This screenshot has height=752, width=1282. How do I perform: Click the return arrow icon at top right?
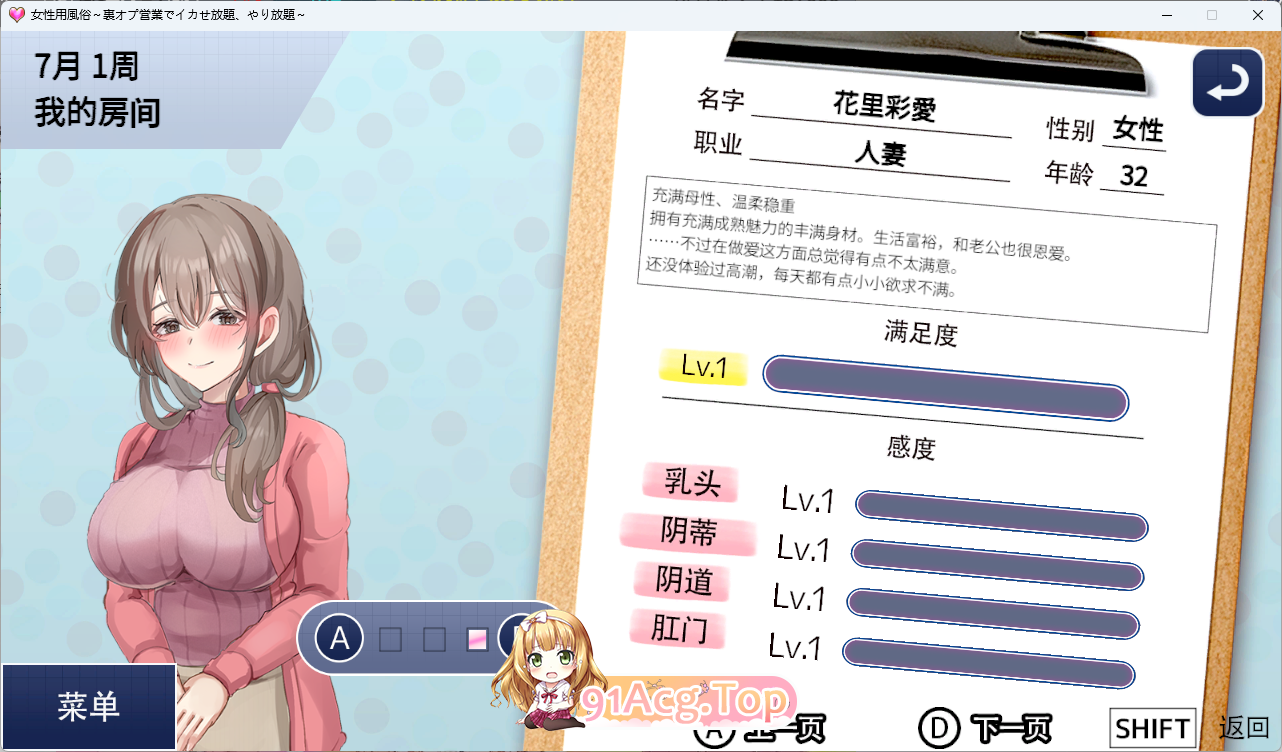pyautogui.click(x=1227, y=82)
